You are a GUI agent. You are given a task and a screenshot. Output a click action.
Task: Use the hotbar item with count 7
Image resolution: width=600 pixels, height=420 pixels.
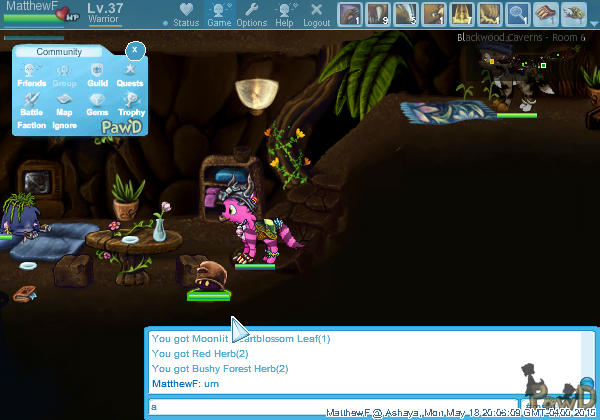pyautogui.click(x=462, y=14)
